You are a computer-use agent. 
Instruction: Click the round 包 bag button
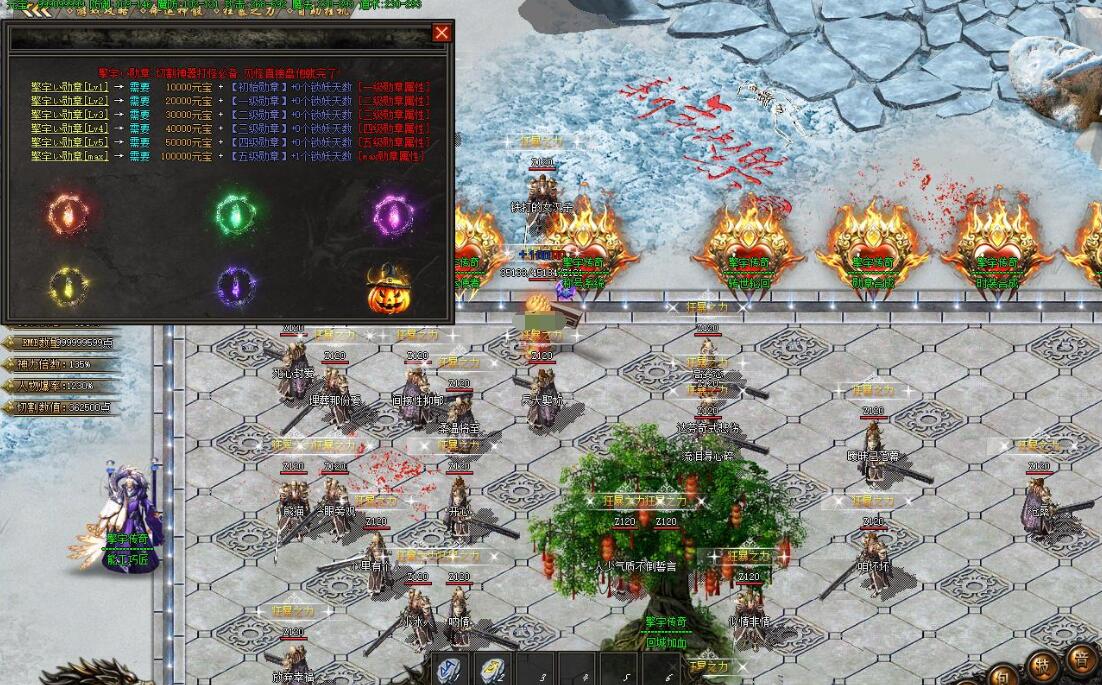(x=1003, y=676)
